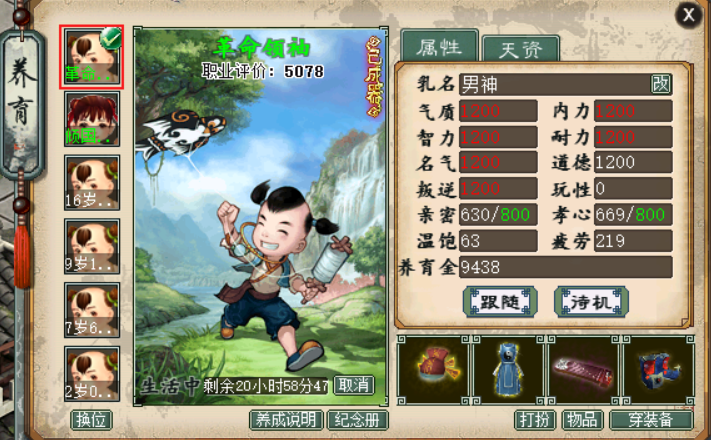Select the child portrait marked with green check
This screenshot has width=711, height=440.
[92, 56]
